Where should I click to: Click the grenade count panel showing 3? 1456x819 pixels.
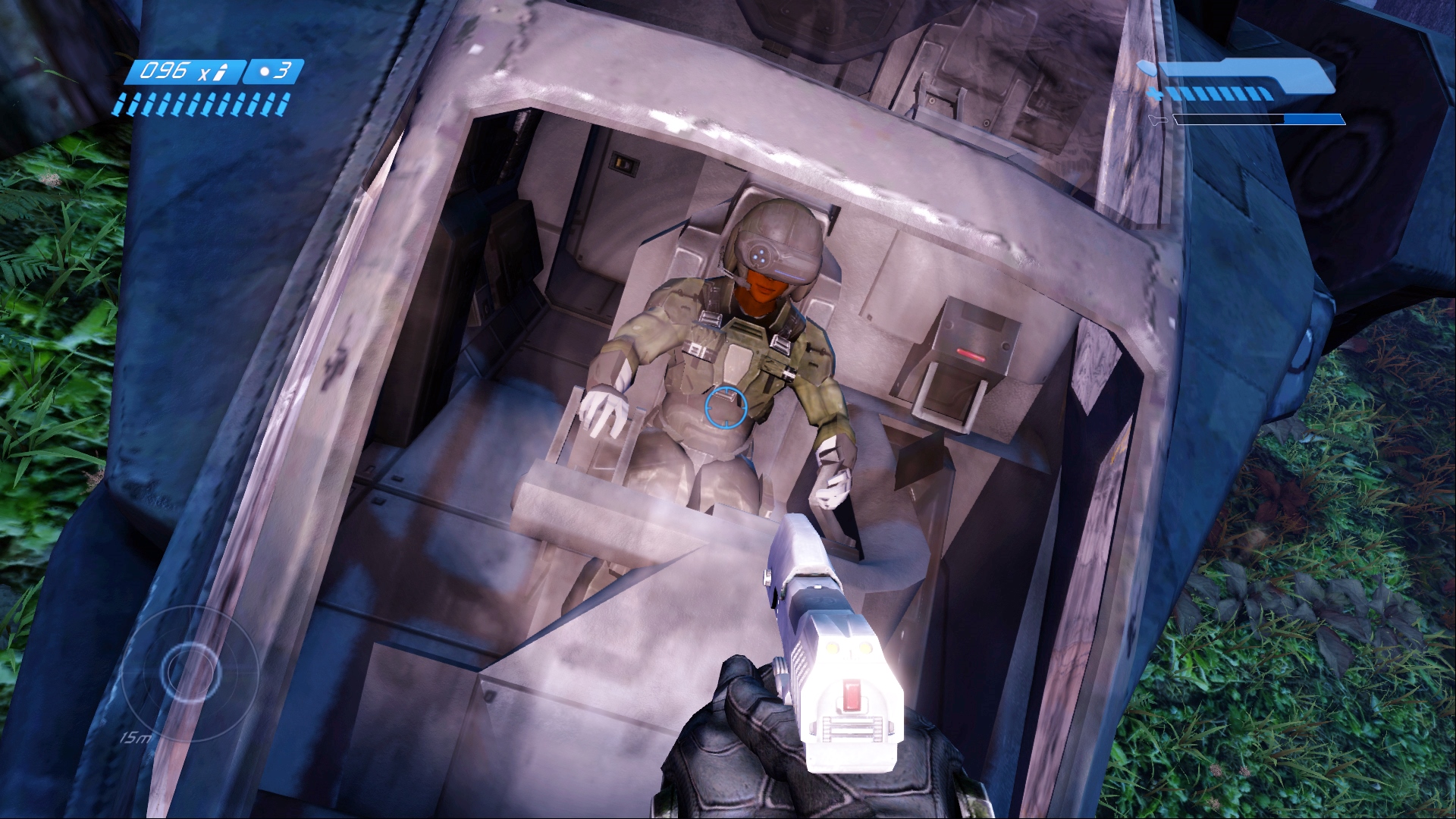click(x=273, y=70)
